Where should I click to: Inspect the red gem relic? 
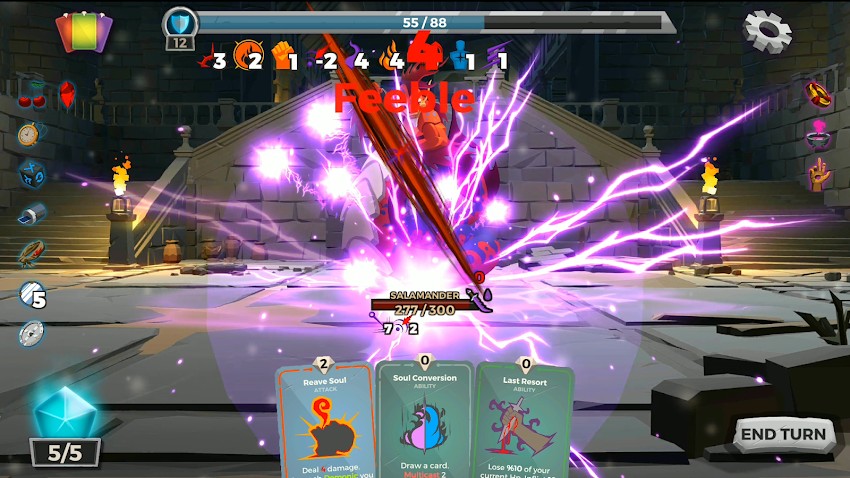[67, 94]
